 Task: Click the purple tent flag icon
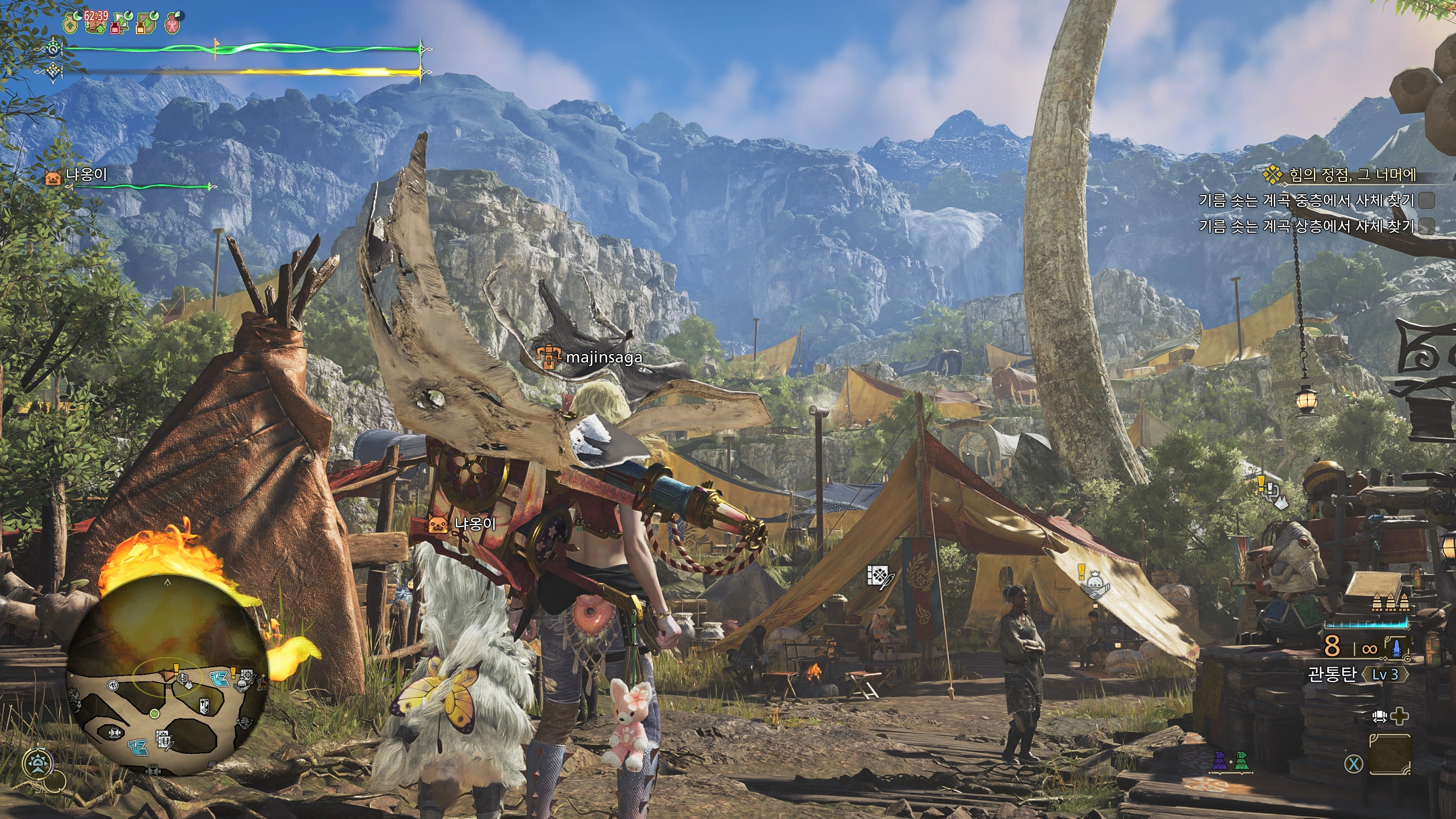pos(1220,761)
